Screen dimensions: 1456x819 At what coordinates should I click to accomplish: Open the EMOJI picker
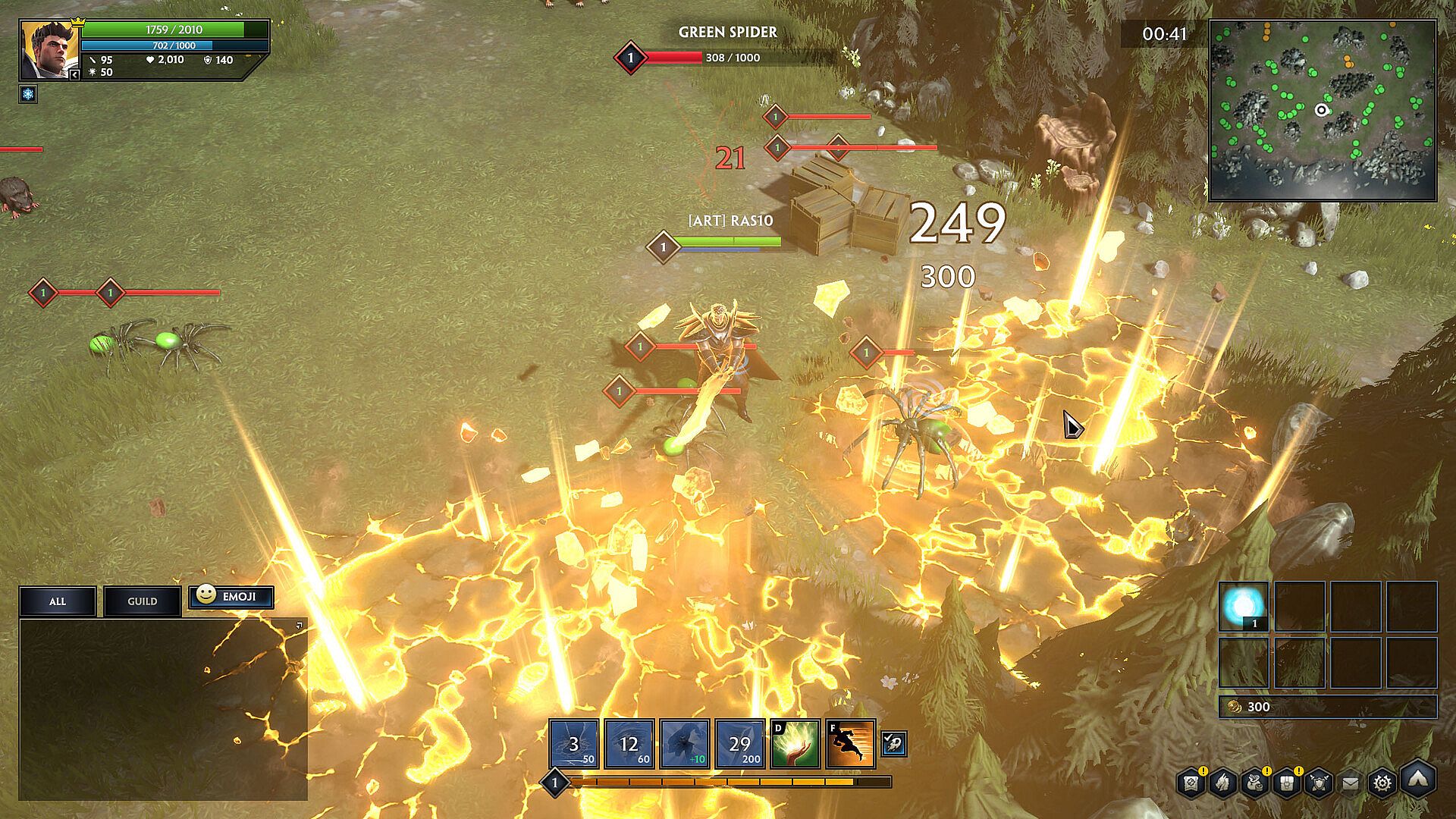point(231,596)
